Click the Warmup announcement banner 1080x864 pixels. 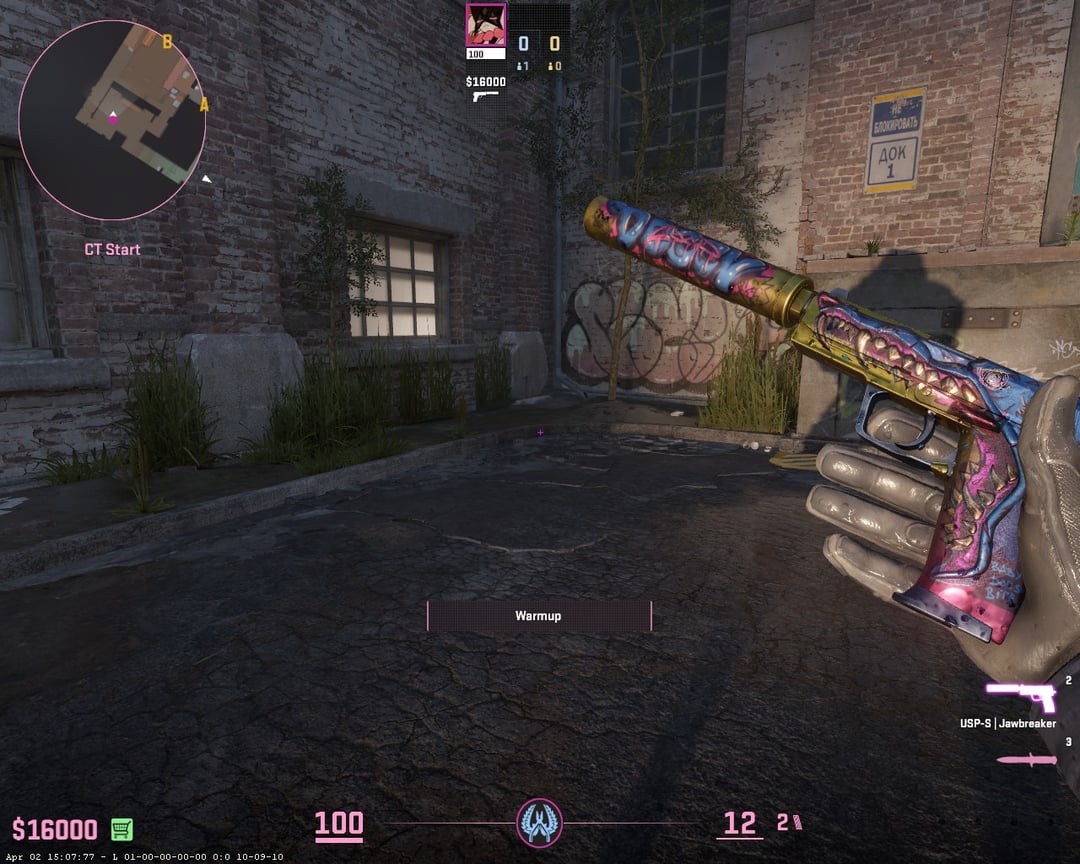pyautogui.click(x=539, y=616)
